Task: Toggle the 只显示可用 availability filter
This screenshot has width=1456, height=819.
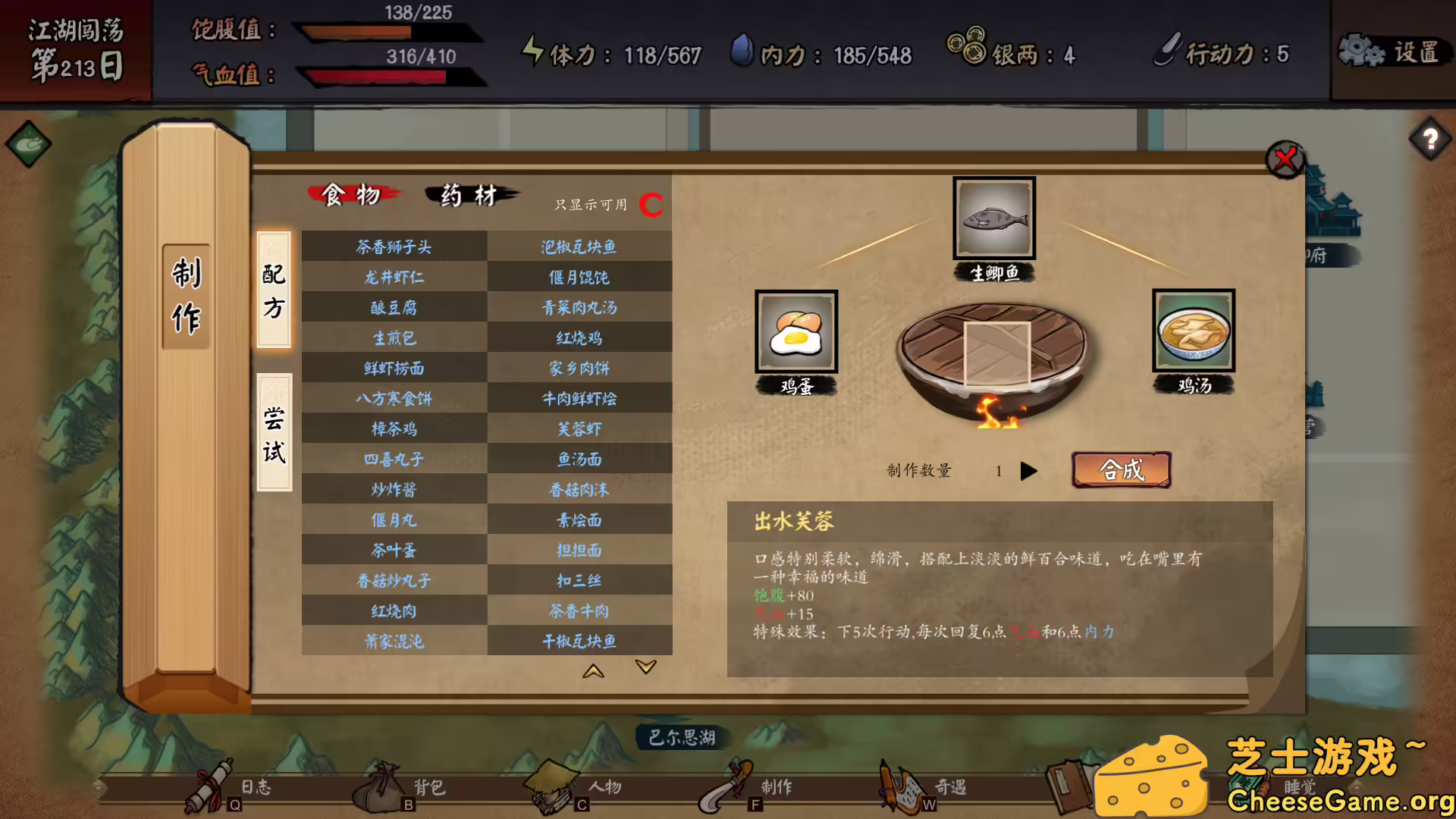Action: pyautogui.click(x=651, y=203)
